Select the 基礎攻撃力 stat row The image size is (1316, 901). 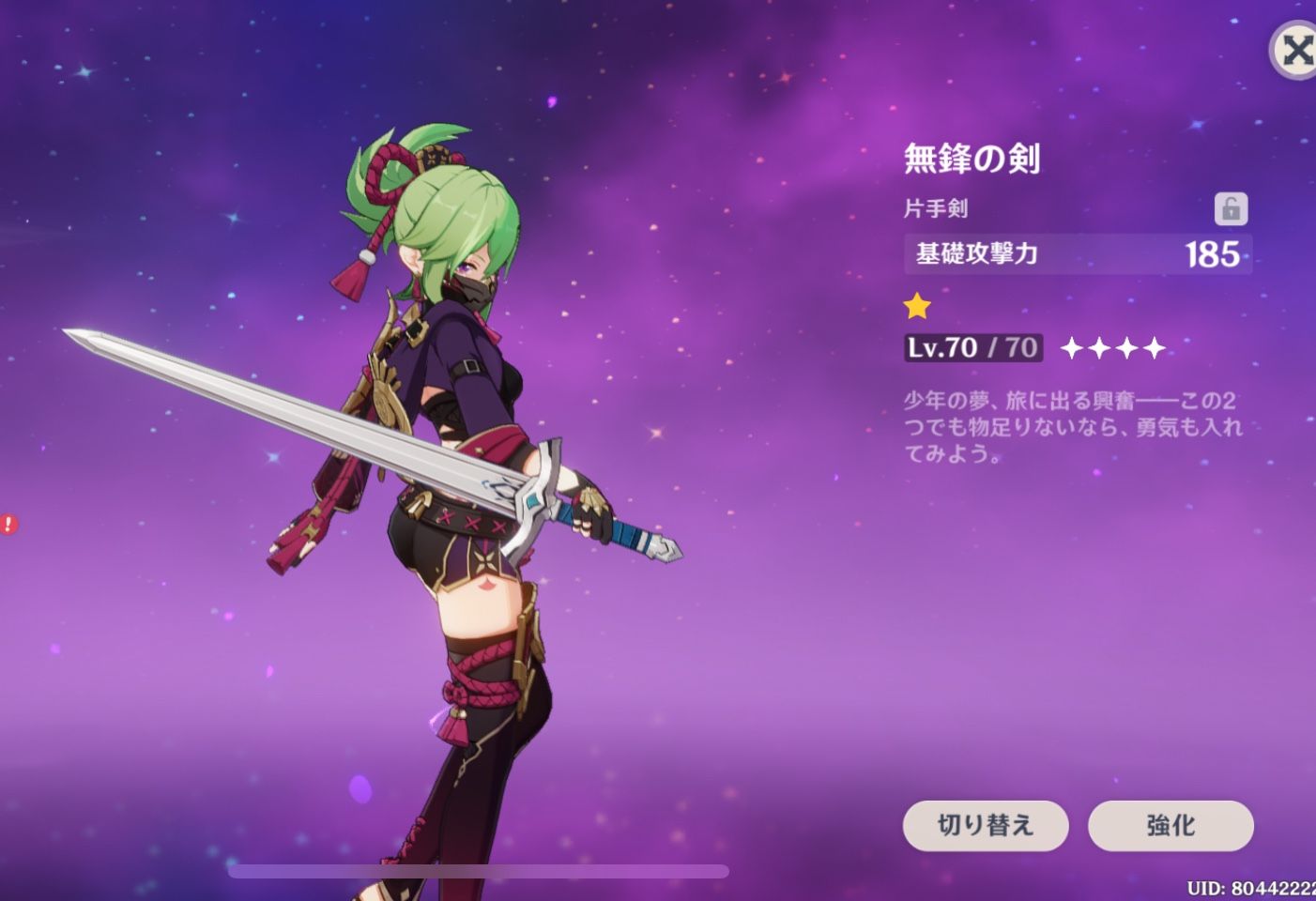click(976, 254)
